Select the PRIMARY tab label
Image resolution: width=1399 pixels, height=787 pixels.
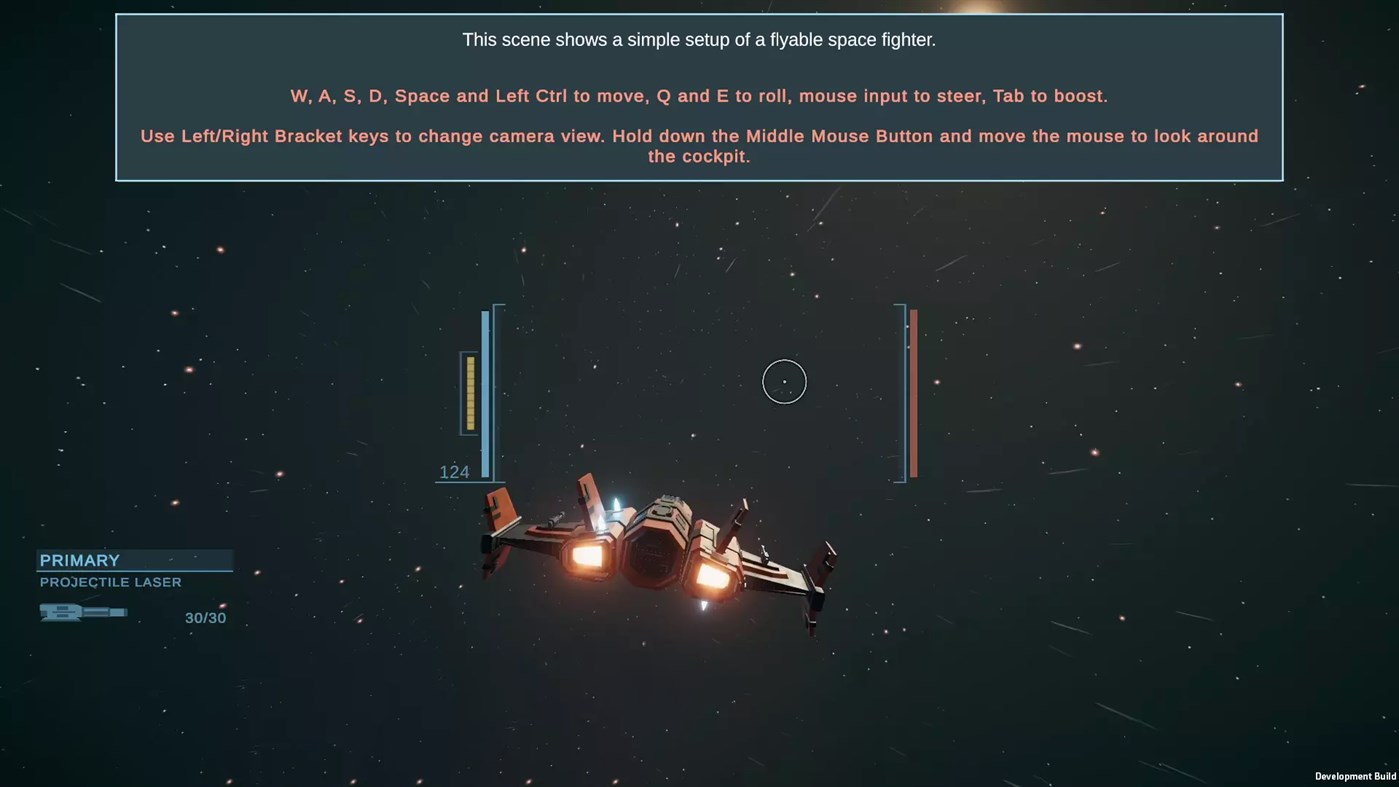click(x=79, y=560)
